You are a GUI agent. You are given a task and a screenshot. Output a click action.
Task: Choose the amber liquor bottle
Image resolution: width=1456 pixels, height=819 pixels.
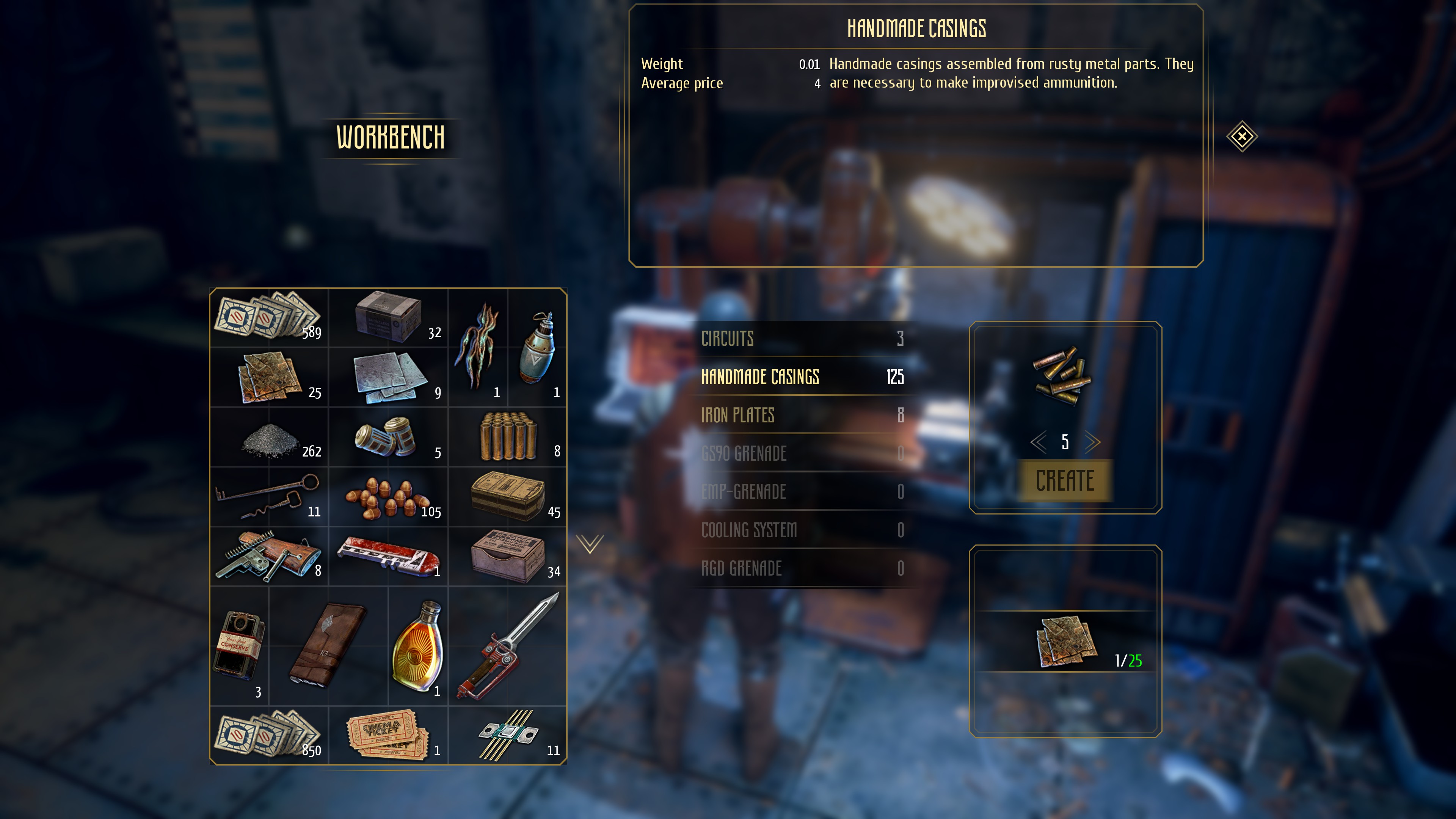point(418,646)
